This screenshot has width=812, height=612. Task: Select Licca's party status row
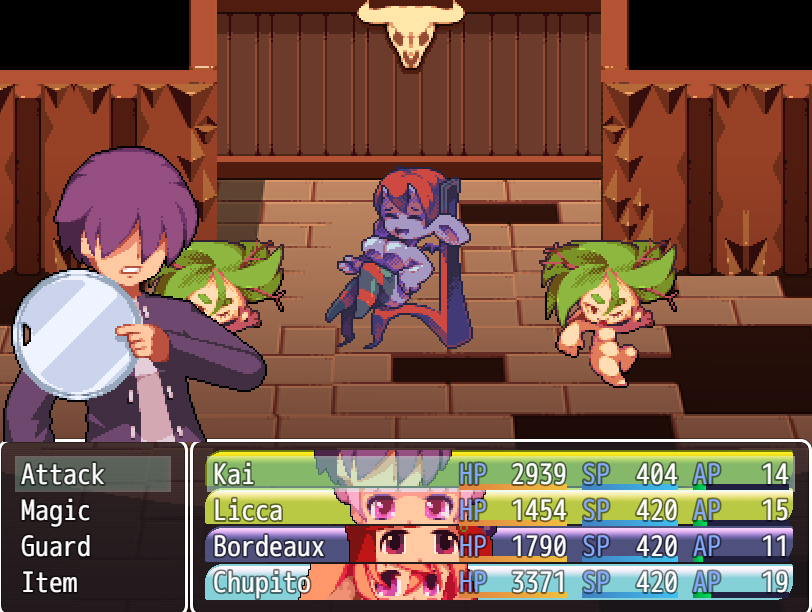point(500,510)
